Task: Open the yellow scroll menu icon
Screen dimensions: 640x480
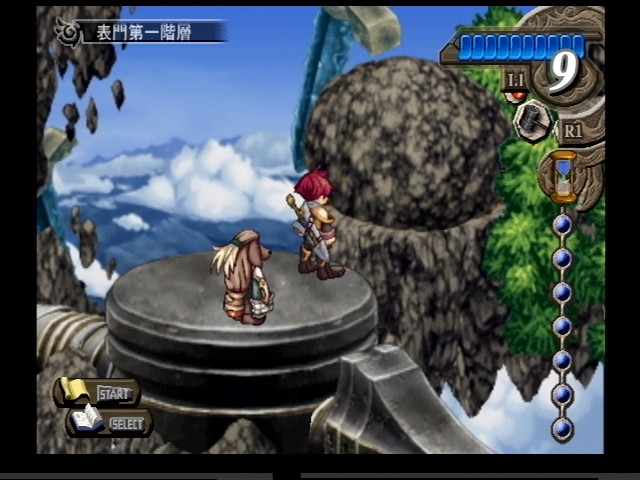Action: pos(74,391)
